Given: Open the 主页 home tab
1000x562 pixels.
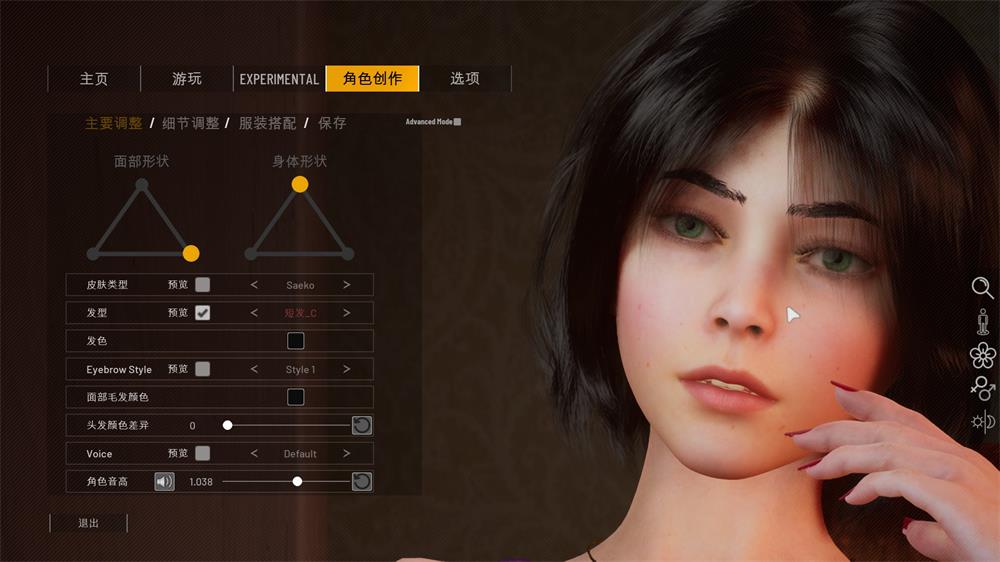Looking at the screenshot, I should pos(94,79).
